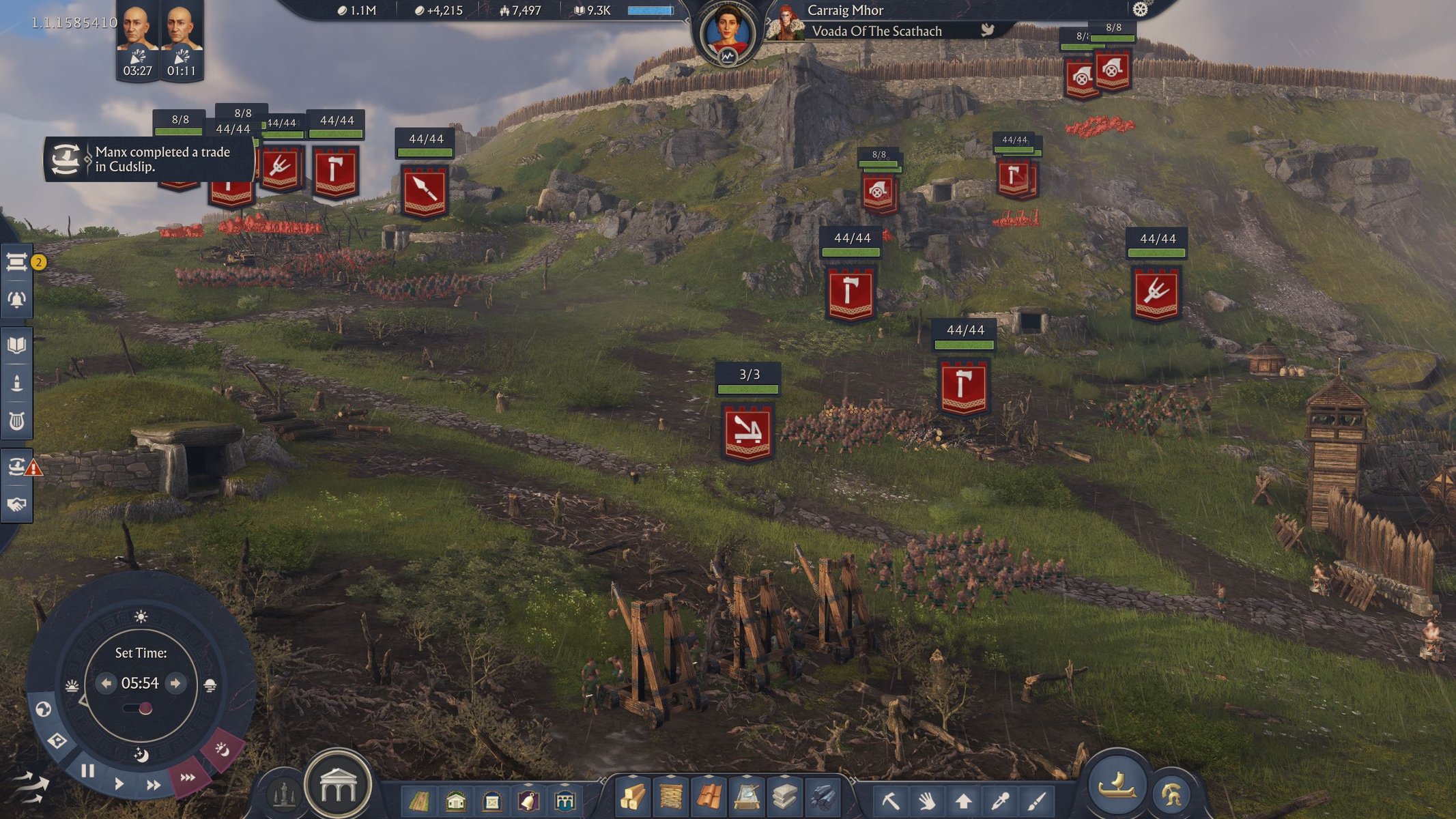Open the open-book knowledge panel
This screenshot has width=1456, height=819.
[17, 345]
